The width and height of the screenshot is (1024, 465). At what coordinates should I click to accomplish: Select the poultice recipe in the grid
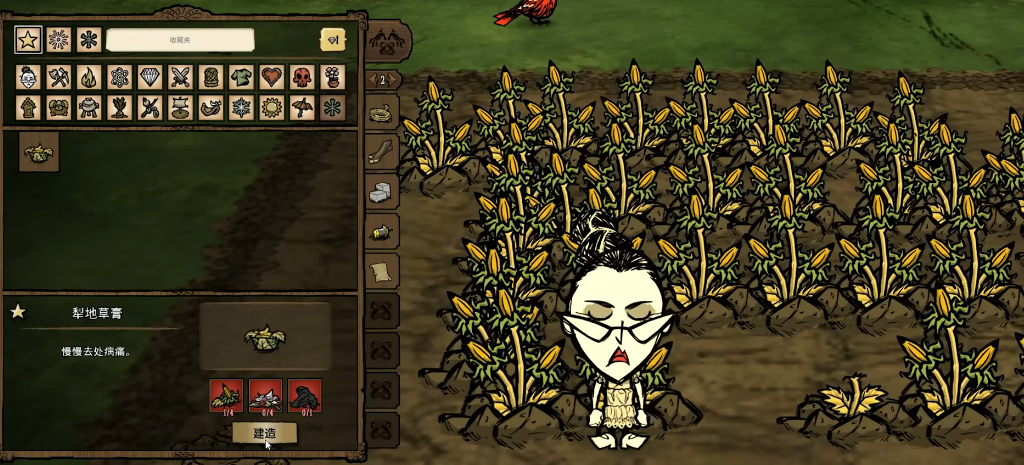tap(39, 152)
